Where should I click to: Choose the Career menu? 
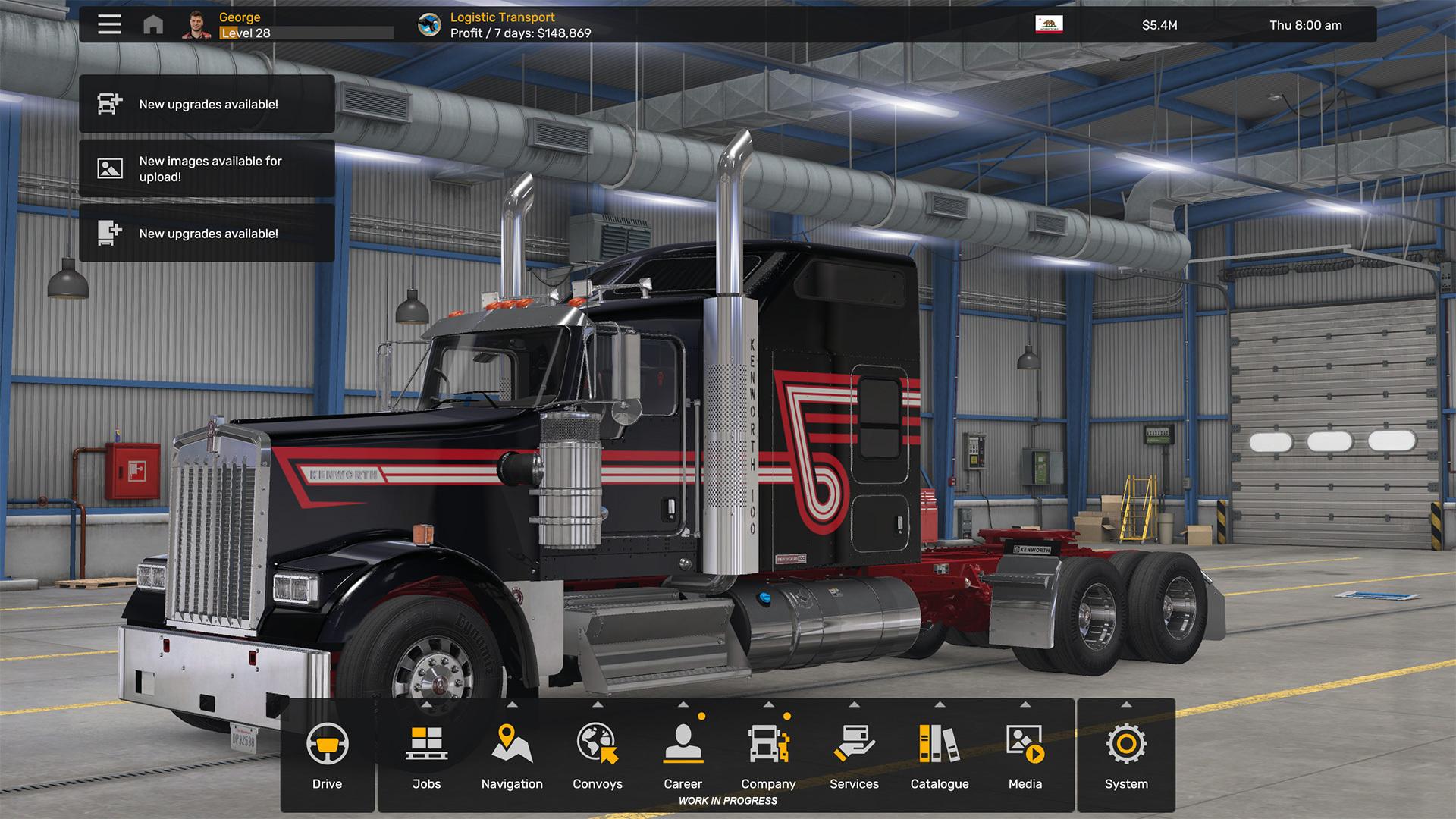[682, 755]
